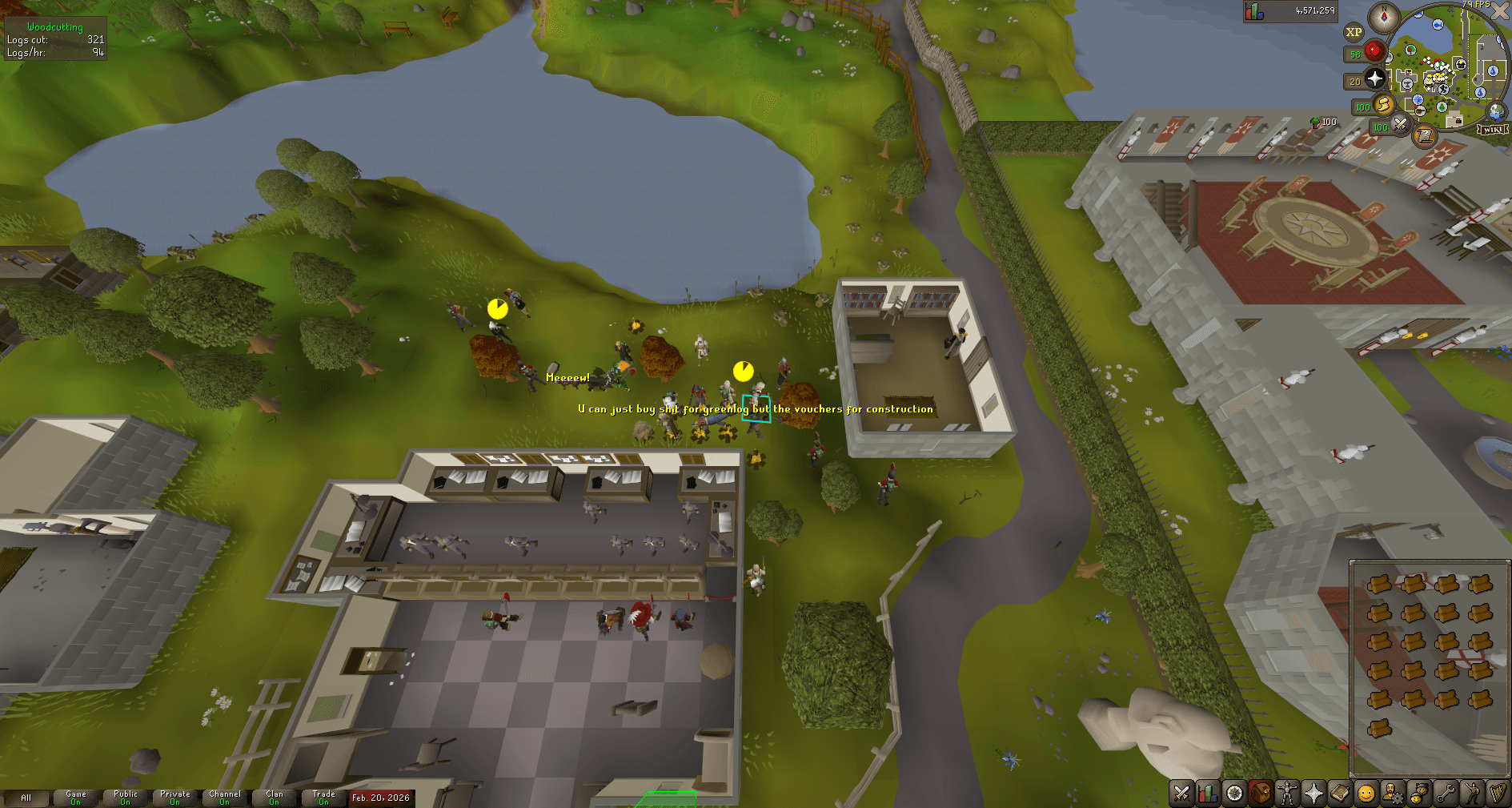Viewport: 1512px width, 808px height.
Task: Toggle the Public chat filter
Action: [x=126, y=798]
